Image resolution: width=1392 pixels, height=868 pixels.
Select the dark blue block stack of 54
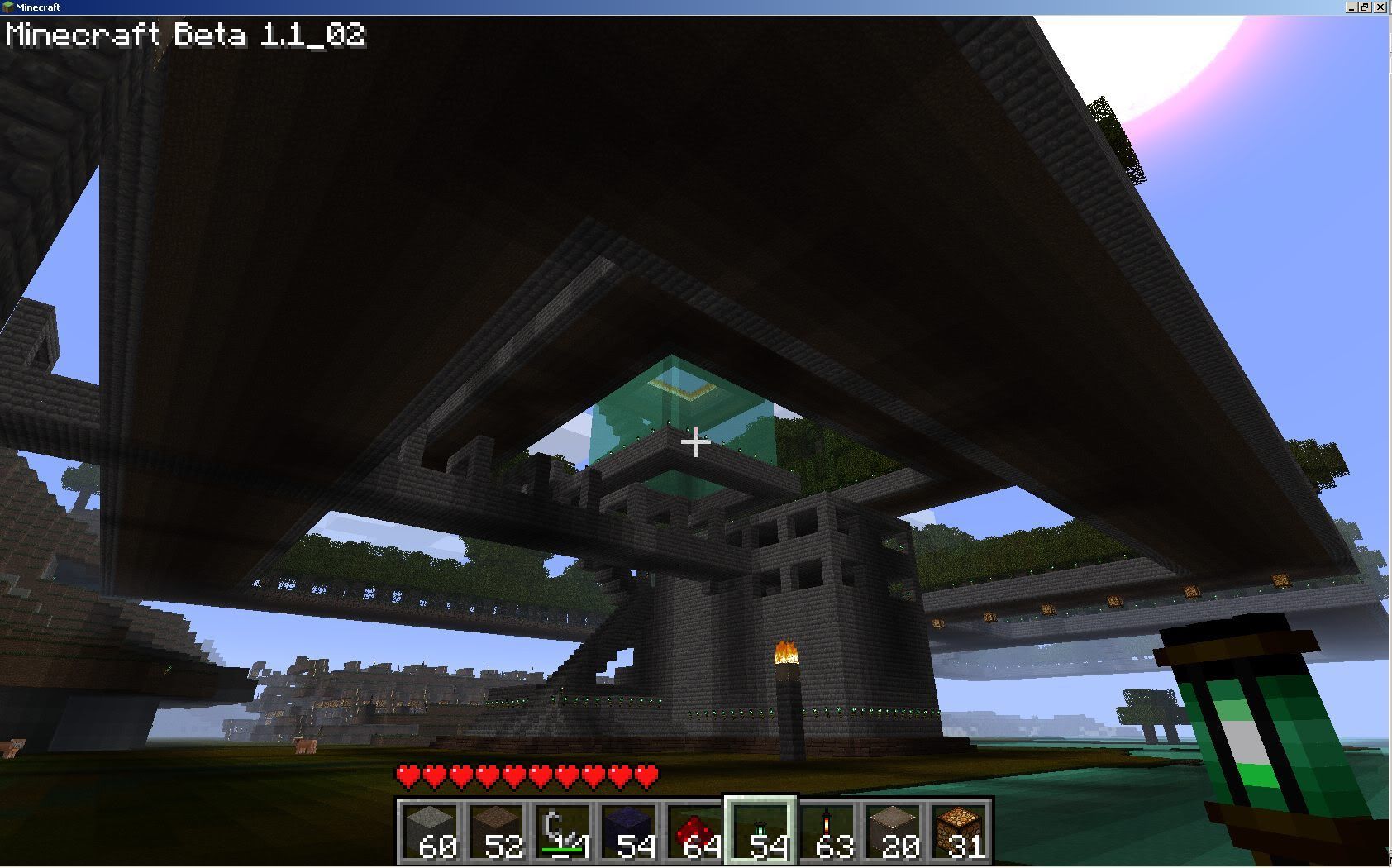pos(629,831)
